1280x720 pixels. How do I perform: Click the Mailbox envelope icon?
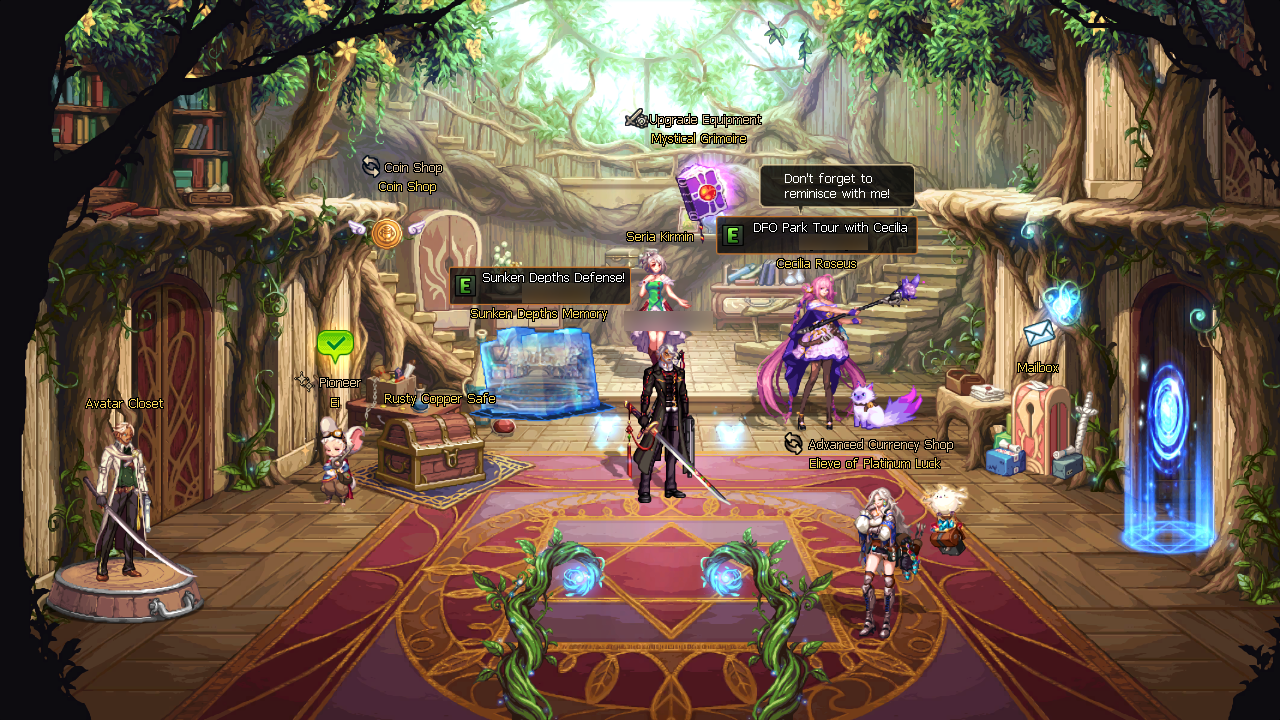[1037, 332]
